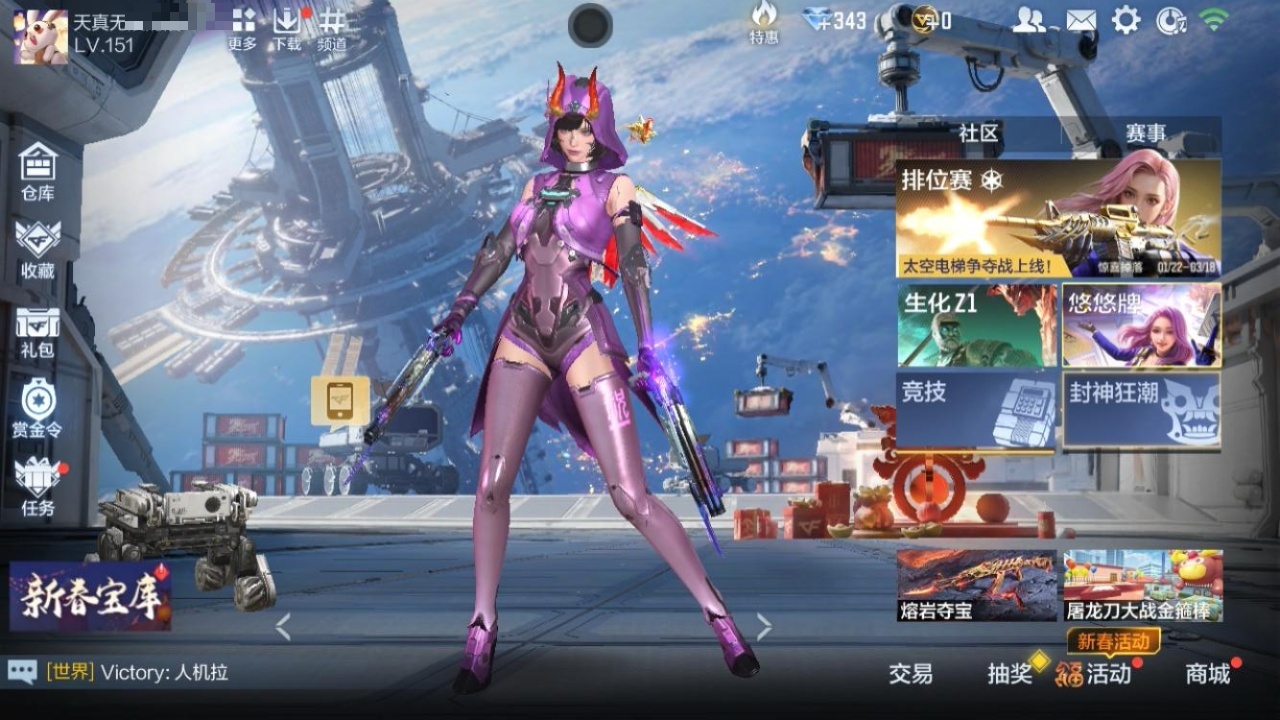Screen dimensions: 1280x720
Task: Open the 任务 missions menu
Action: click(38, 487)
